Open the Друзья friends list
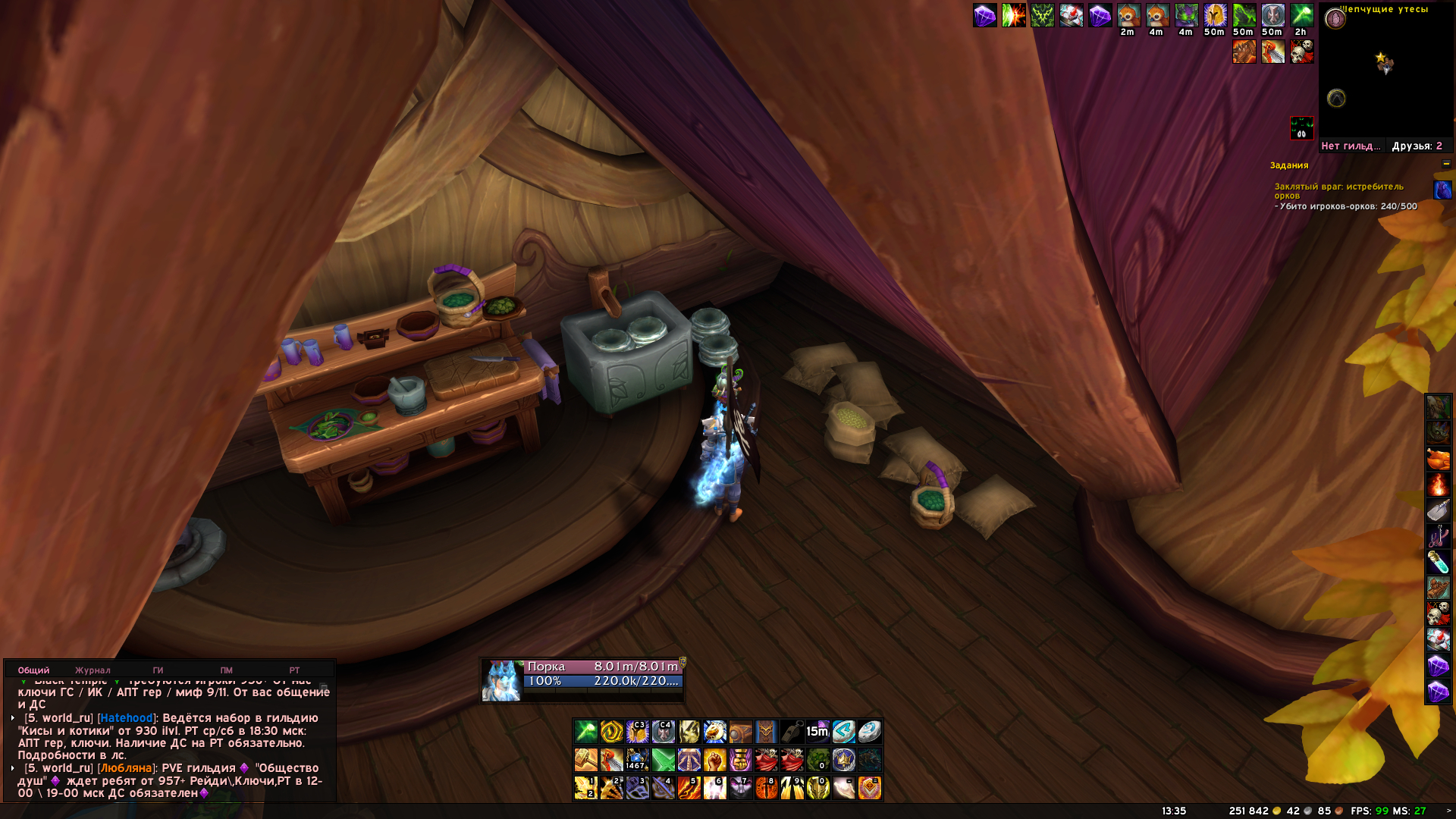This screenshot has height=819, width=1456. (1417, 146)
